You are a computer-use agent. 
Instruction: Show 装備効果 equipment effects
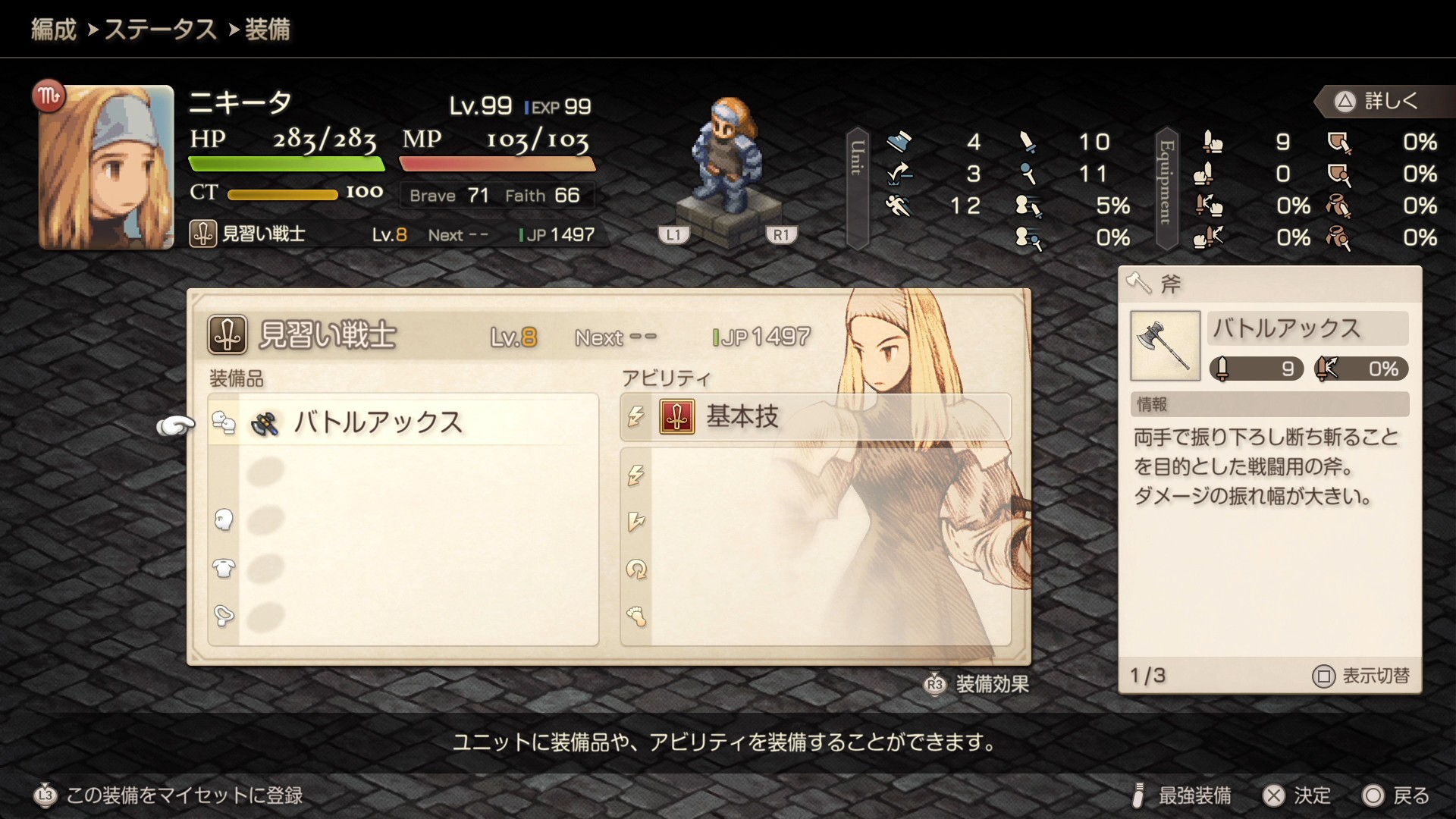pos(977,684)
